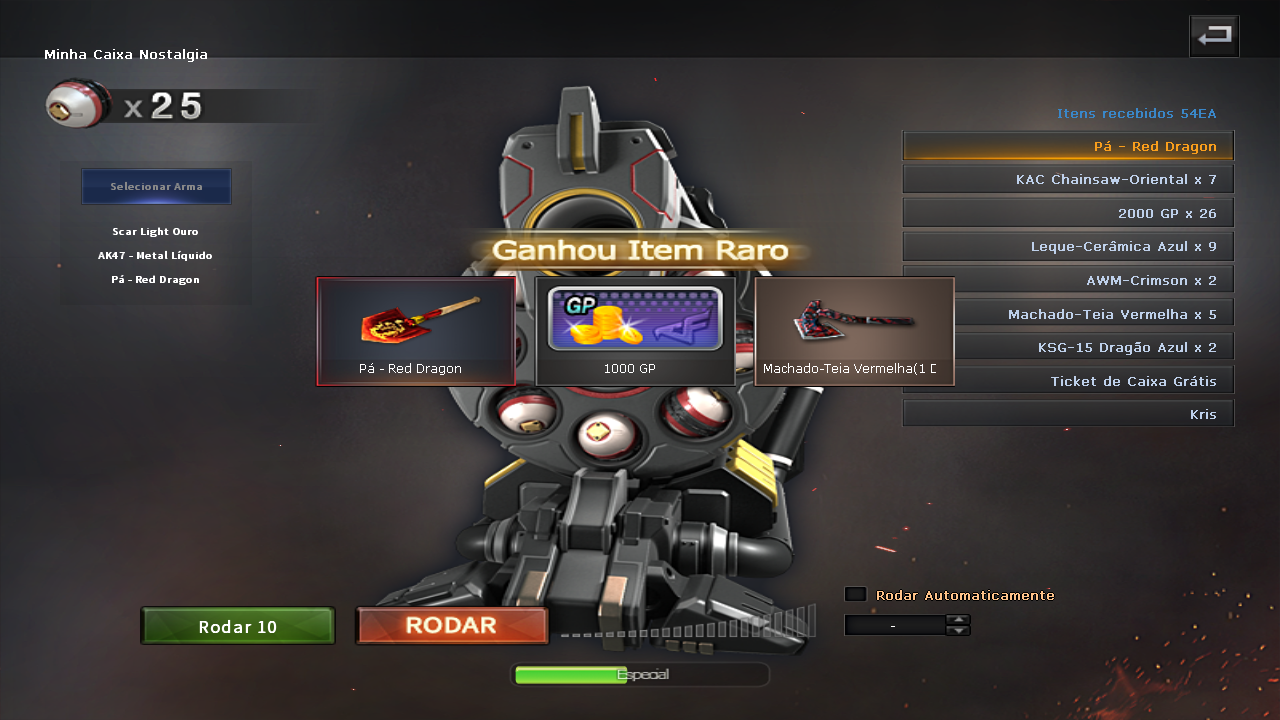Select KAC Chainsaw-Oriental x 7 row
Screen dimensions: 1280x720
pyautogui.click(x=1068, y=179)
